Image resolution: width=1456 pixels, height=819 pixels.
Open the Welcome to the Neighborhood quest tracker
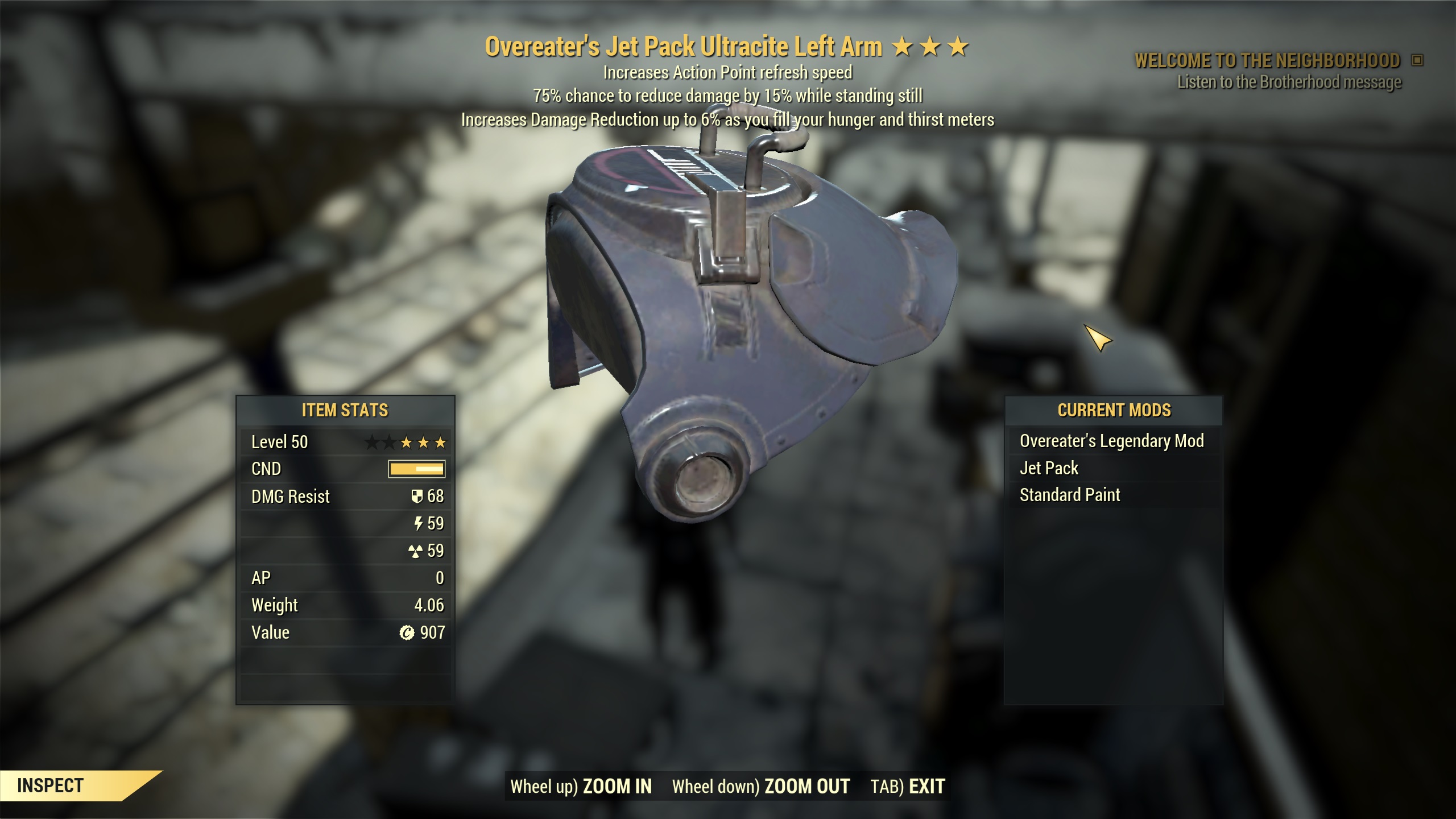(x=1267, y=60)
